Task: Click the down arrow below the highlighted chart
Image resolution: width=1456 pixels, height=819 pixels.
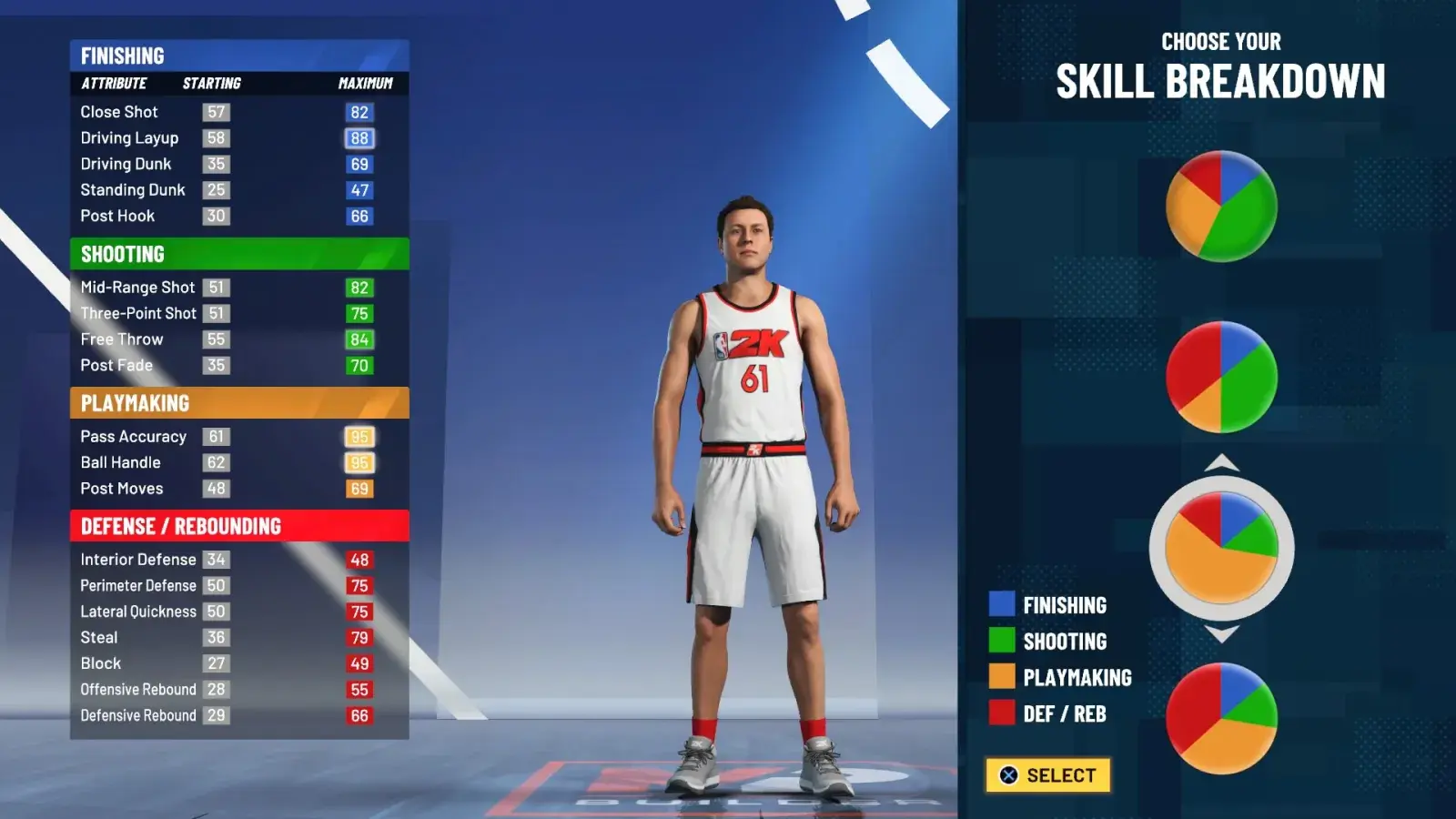Action: [1221, 633]
